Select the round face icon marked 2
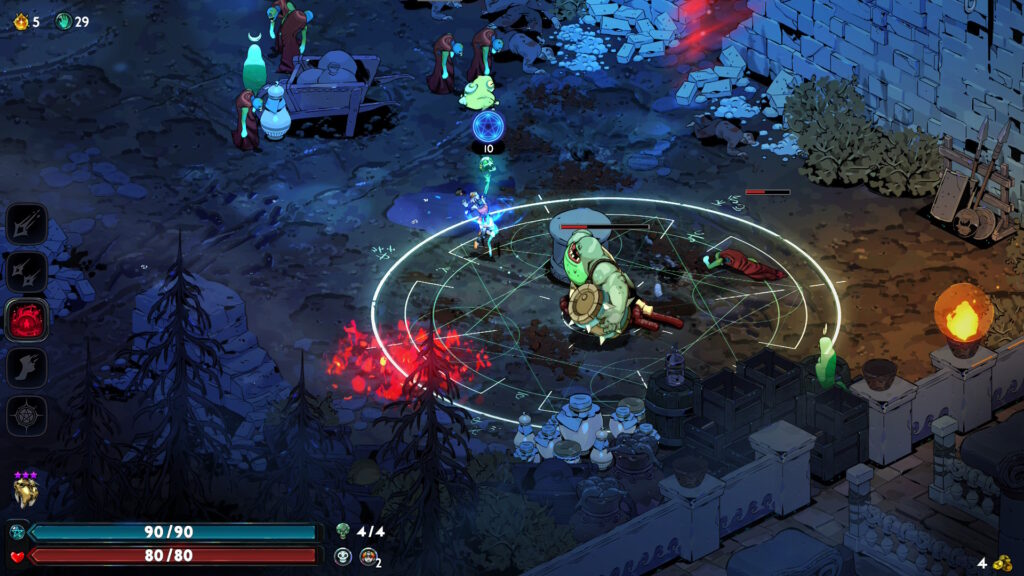This screenshot has height=576, width=1024. tap(368, 556)
